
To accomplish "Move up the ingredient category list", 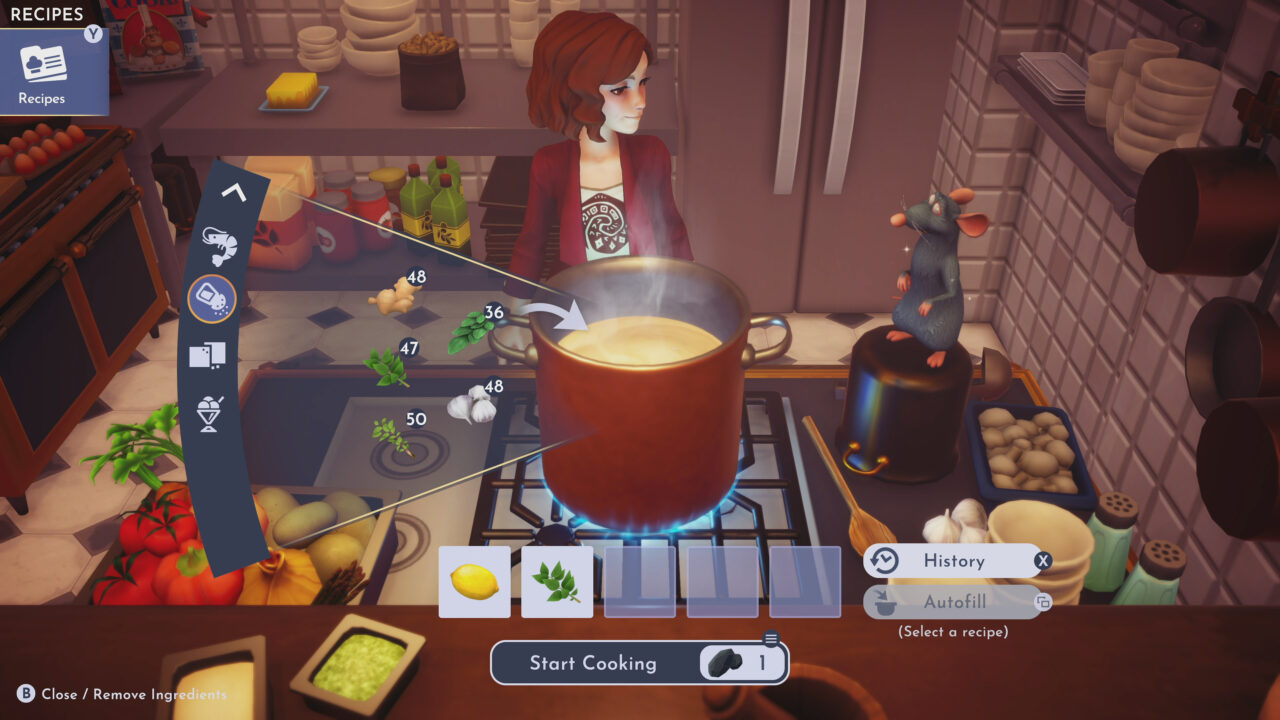I will (234, 192).
